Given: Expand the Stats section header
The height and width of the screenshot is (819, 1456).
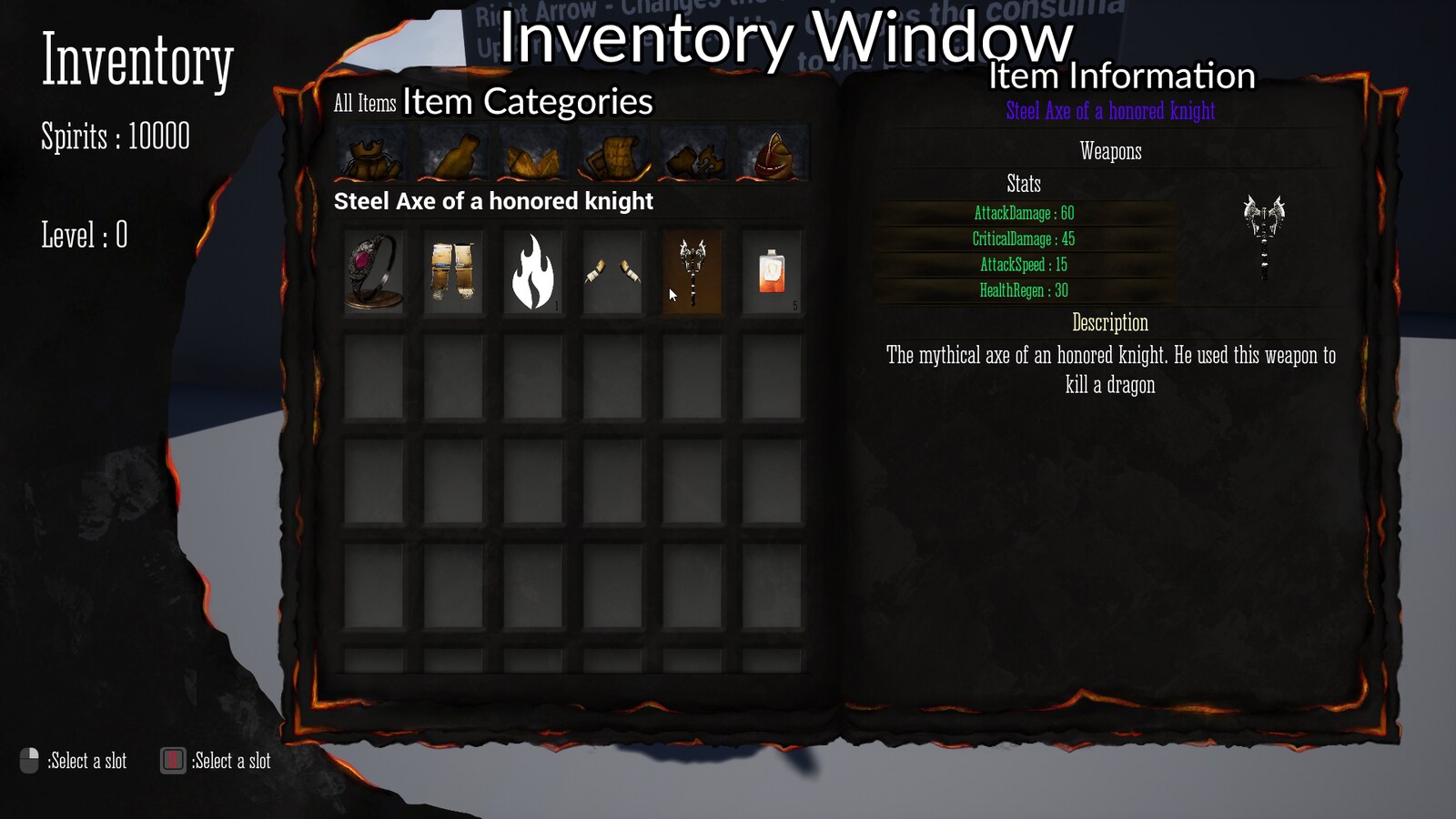Looking at the screenshot, I should 1022,185.
